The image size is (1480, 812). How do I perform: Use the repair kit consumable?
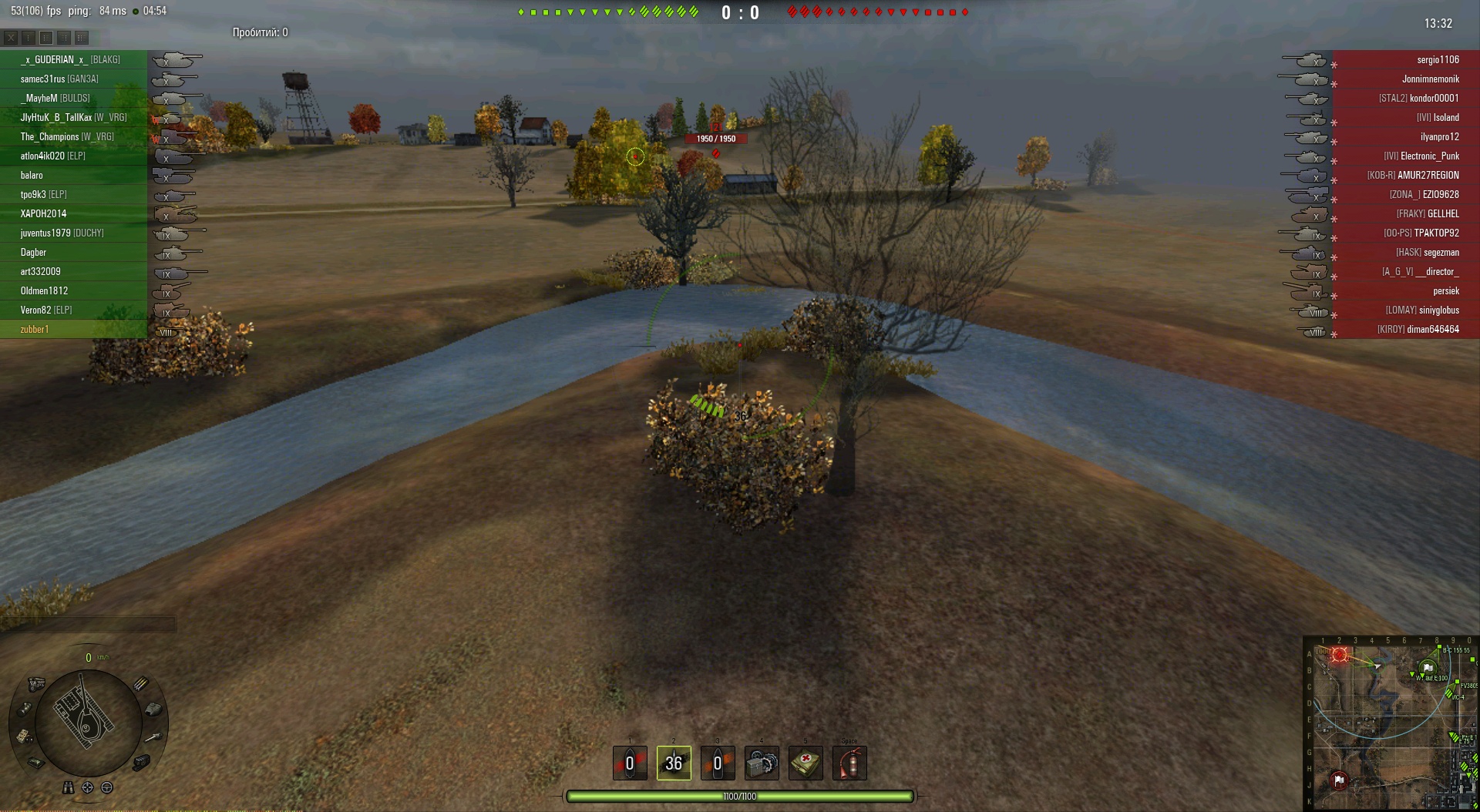[x=762, y=763]
